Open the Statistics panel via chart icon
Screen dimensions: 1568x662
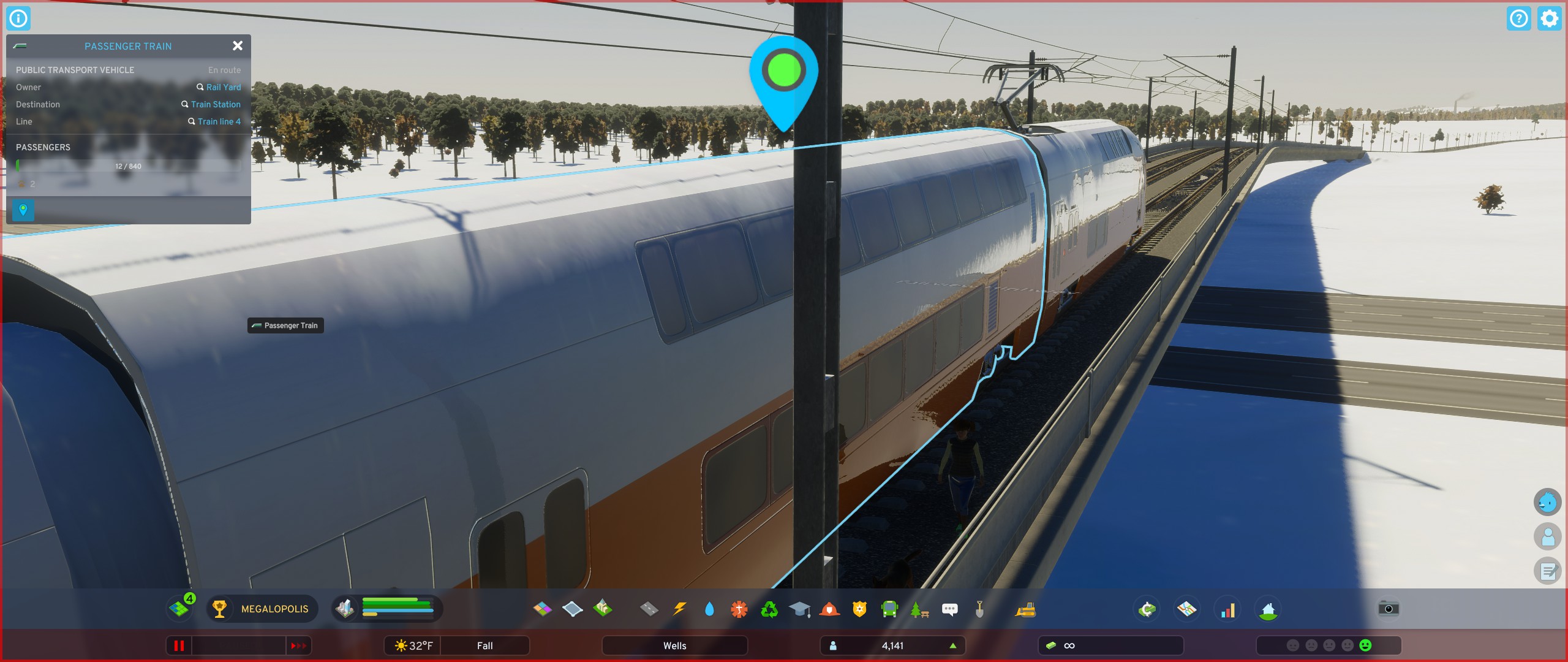1228,609
